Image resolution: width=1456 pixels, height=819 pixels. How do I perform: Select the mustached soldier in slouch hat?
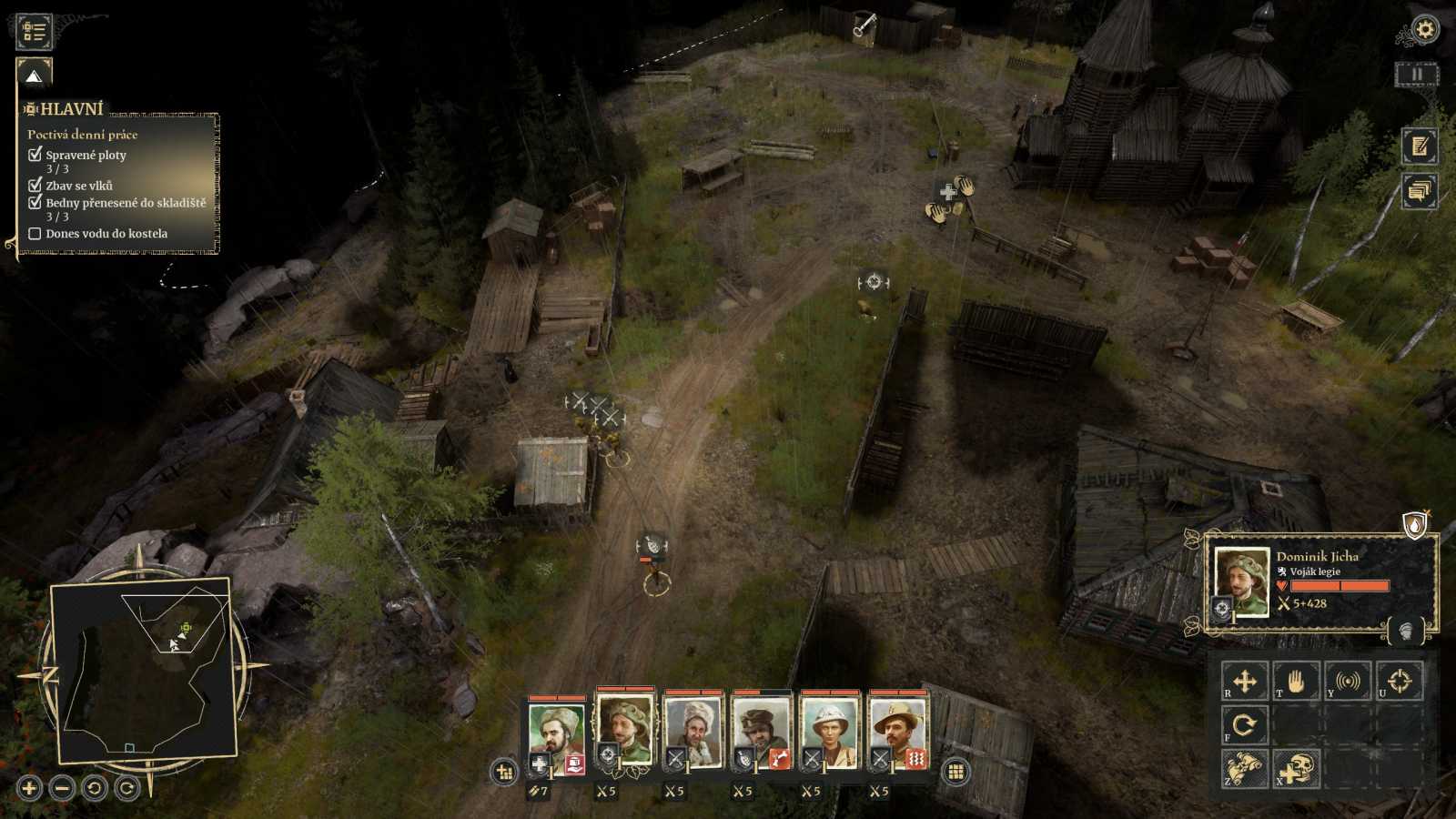pyautogui.click(x=897, y=730)
